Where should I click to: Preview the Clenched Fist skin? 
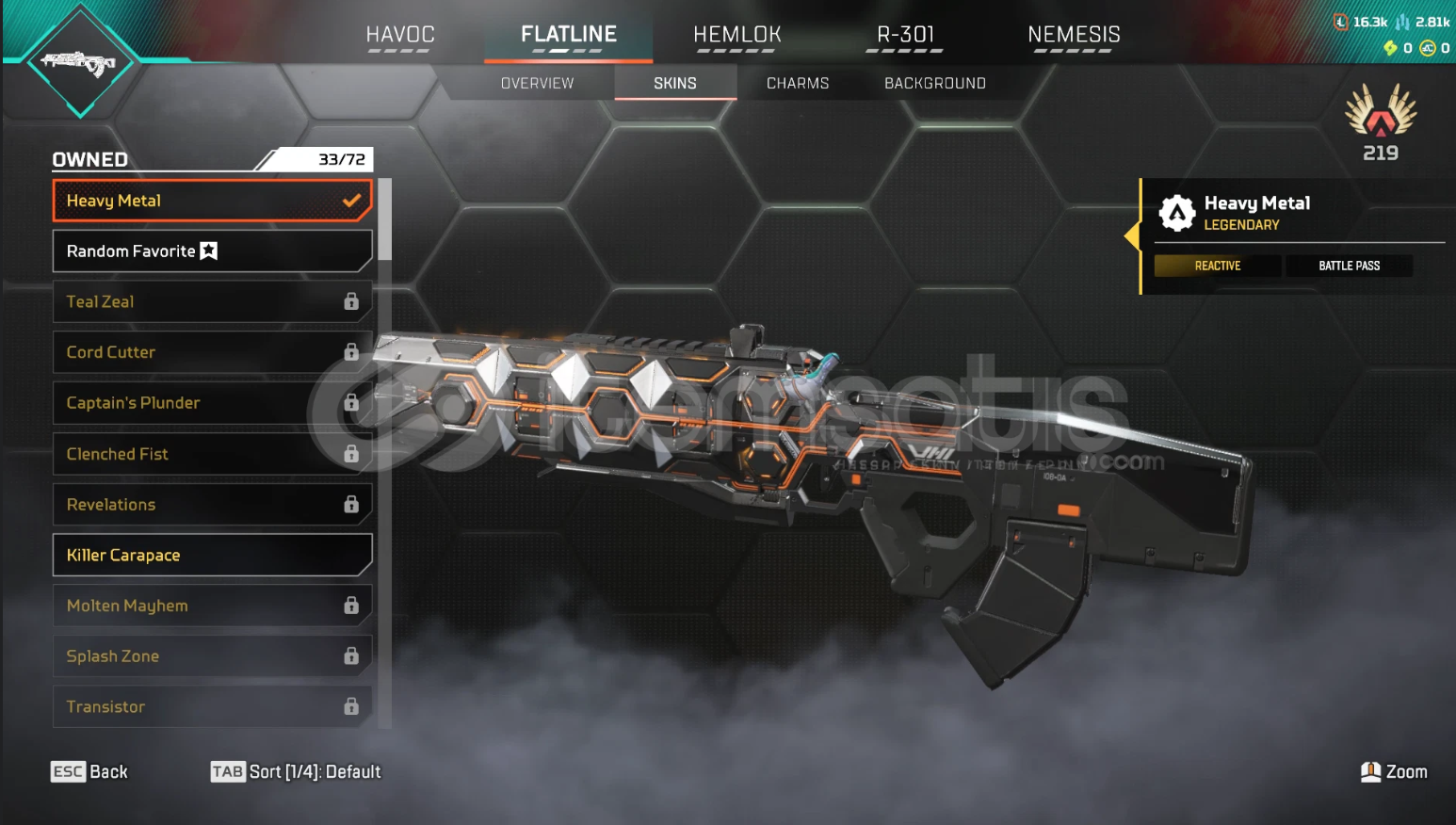212,454
